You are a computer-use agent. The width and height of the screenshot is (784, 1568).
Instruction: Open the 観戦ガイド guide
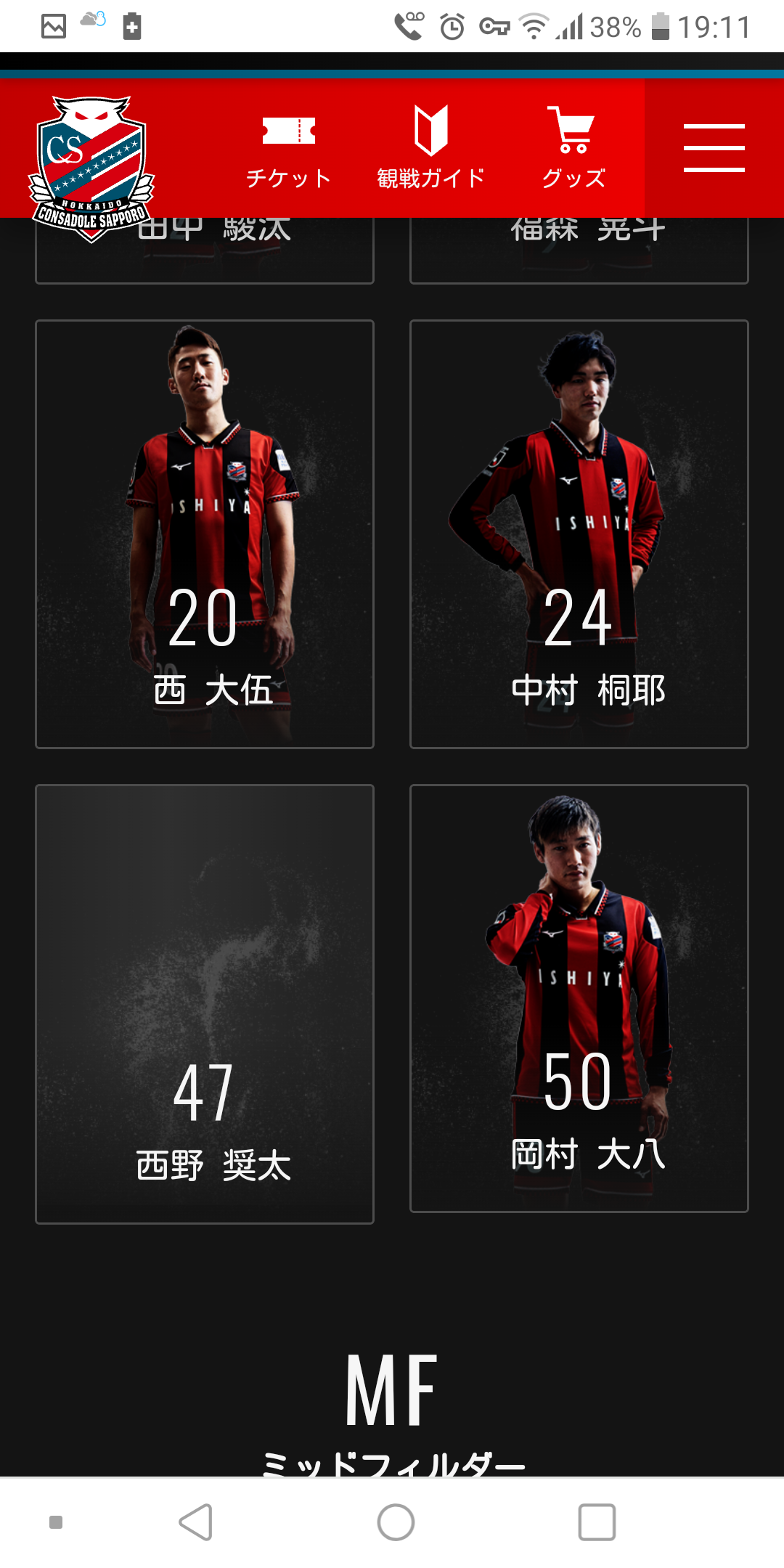click(430, 148)
